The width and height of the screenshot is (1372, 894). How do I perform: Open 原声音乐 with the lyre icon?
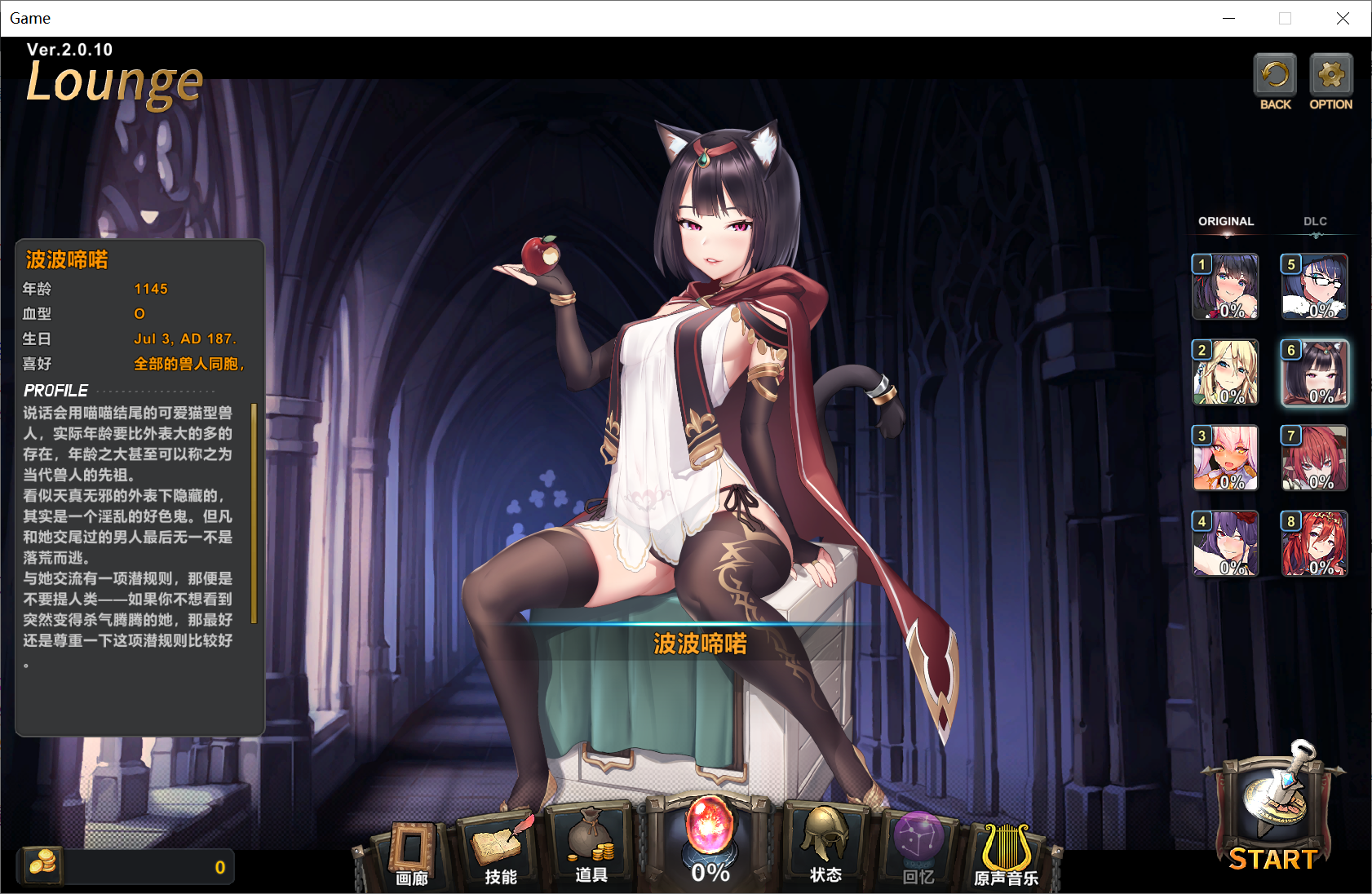click(x=1009, y=844)
